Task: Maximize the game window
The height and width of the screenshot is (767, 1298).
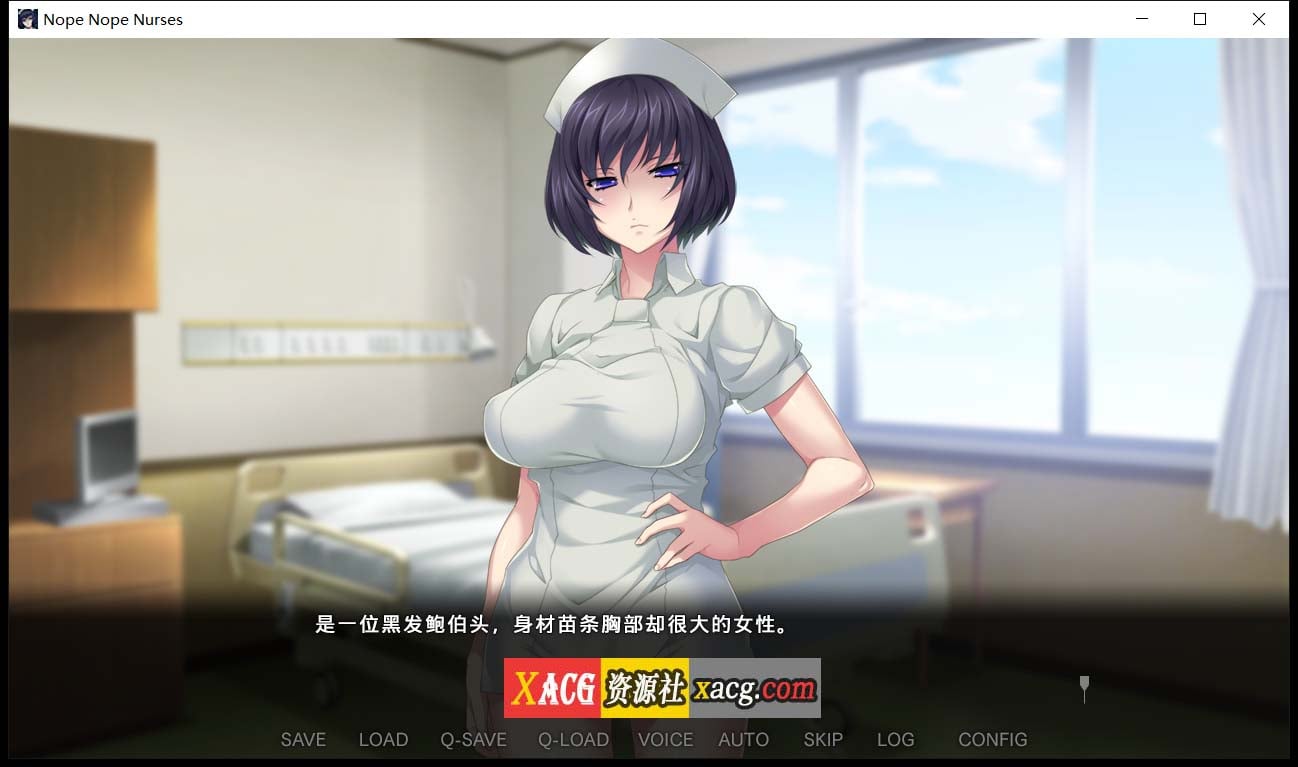Action: [1199, 18]
